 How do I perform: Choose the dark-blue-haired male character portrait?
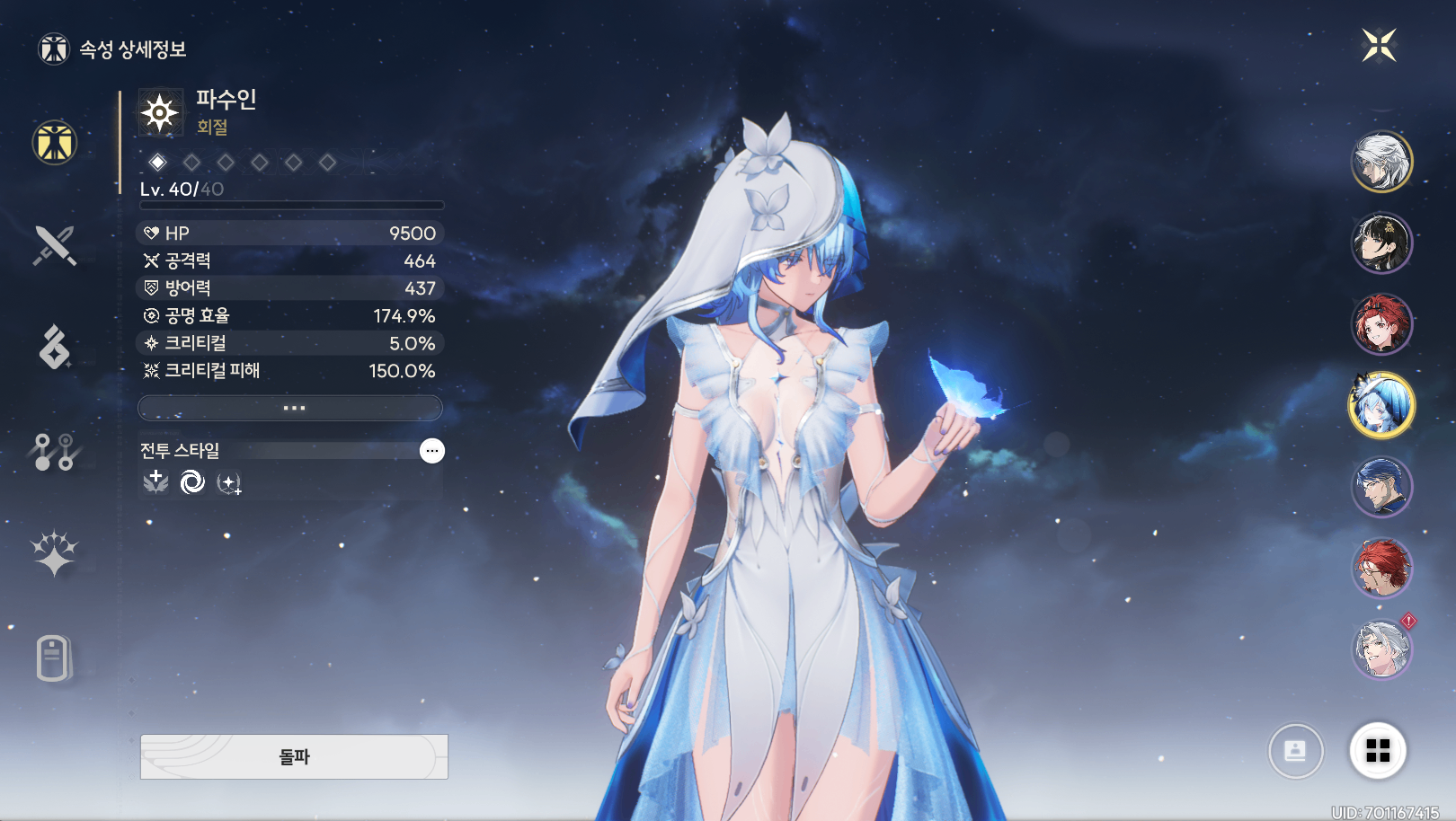coord(1381,487)
